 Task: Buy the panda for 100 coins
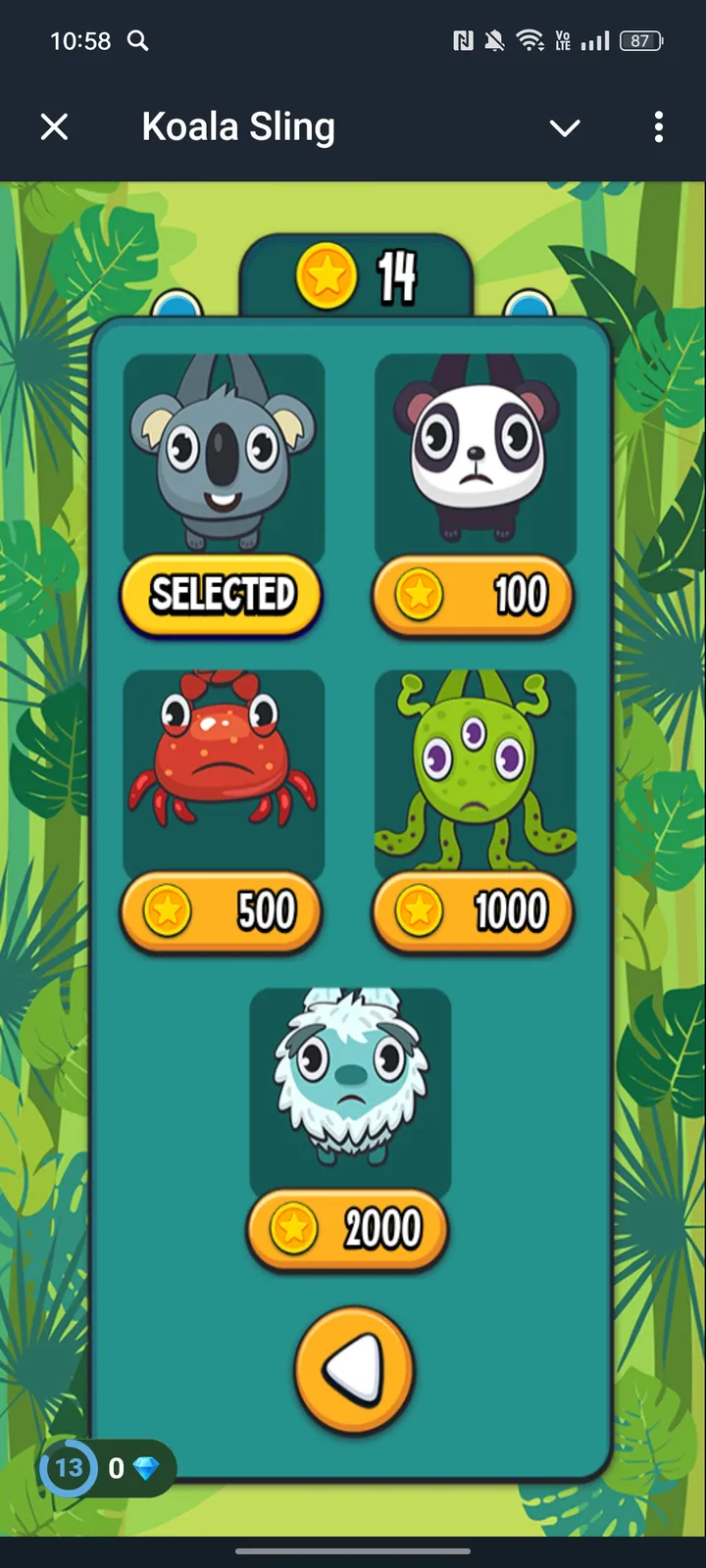pyautogui.click(x=473, y=595)
